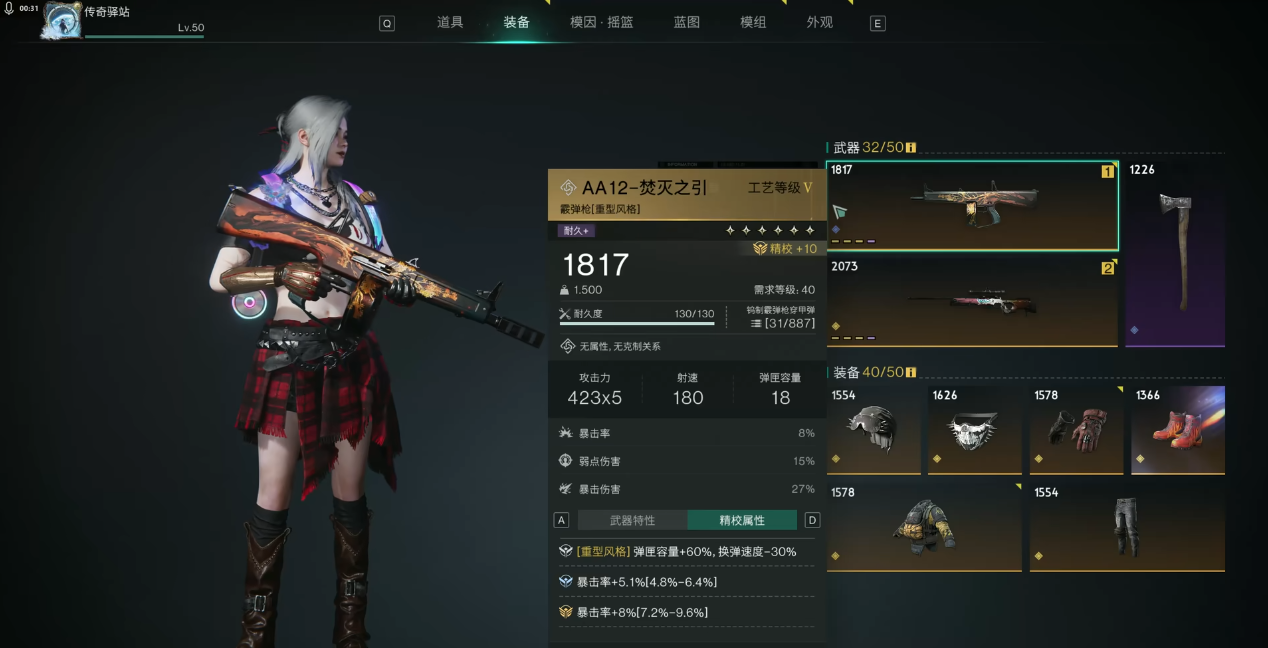Switch to the 蓝图 blueprint tab
Image resolution: width=1268 pixels, height=648 pixels.
[687, 22]
